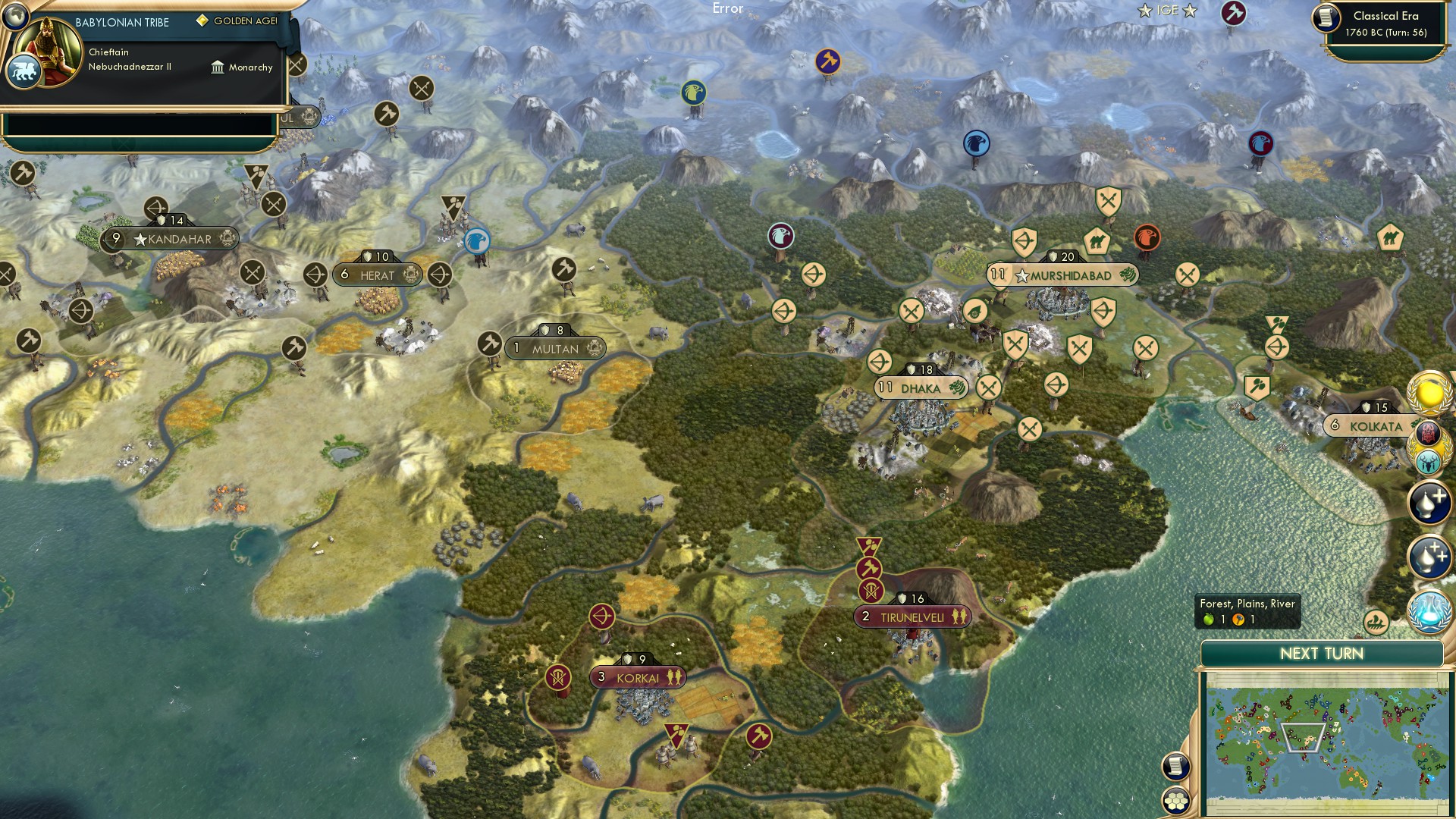Click the Monarchy government icon in the leader panel
1456x819 pixels.
point(218,67)
